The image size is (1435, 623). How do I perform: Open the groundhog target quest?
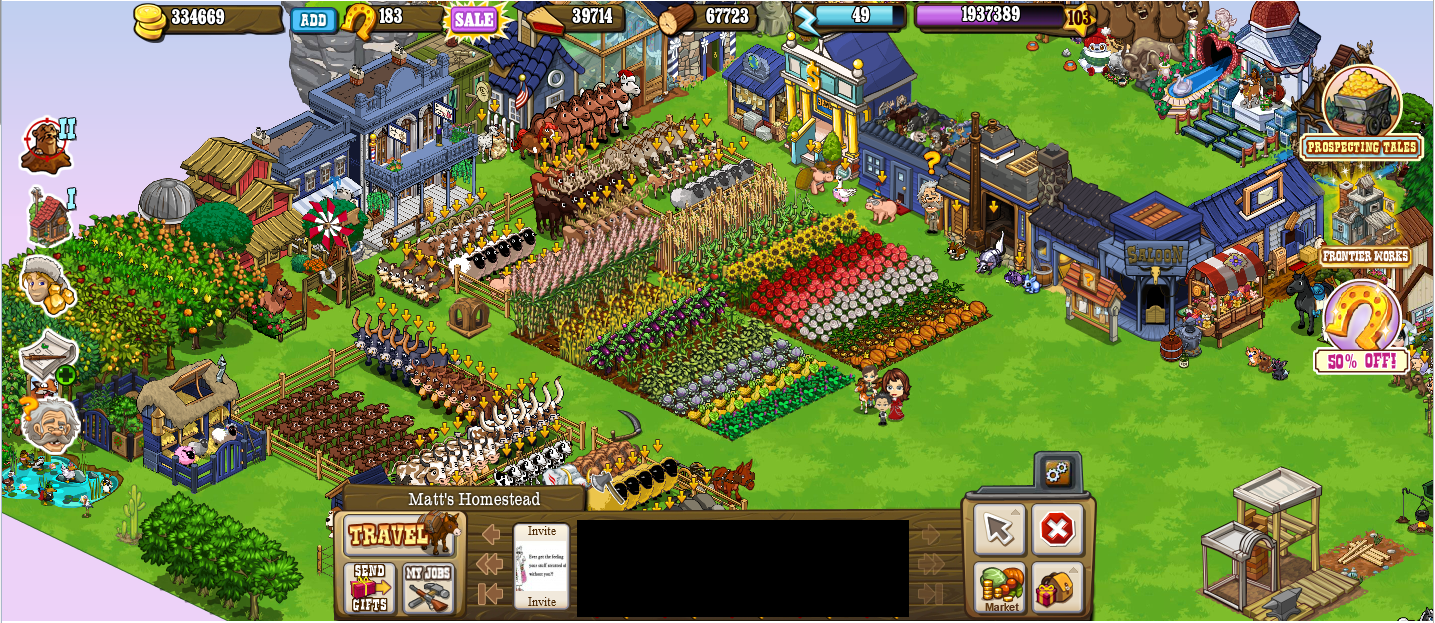coord(46,146)
